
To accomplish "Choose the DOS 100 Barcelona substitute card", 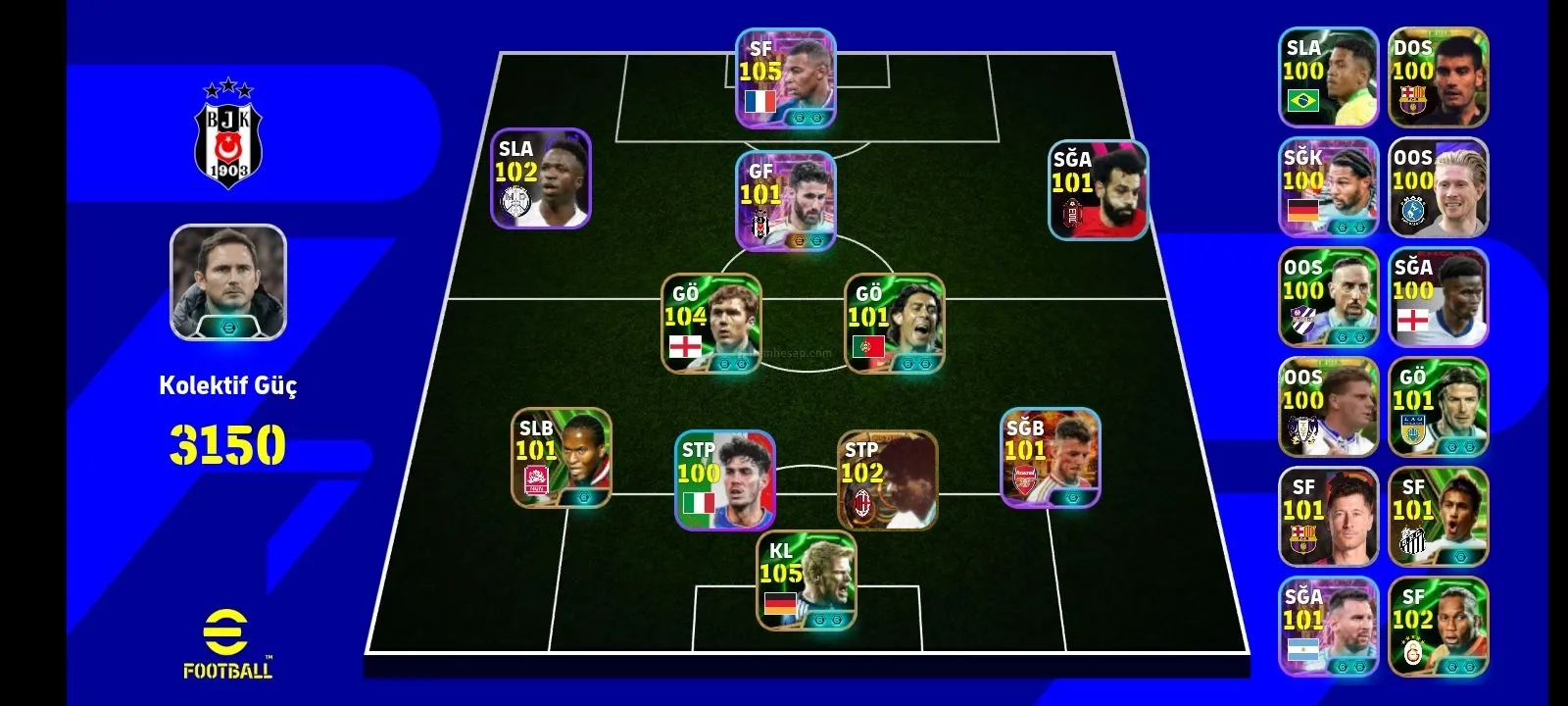I will click(1438, 77).
